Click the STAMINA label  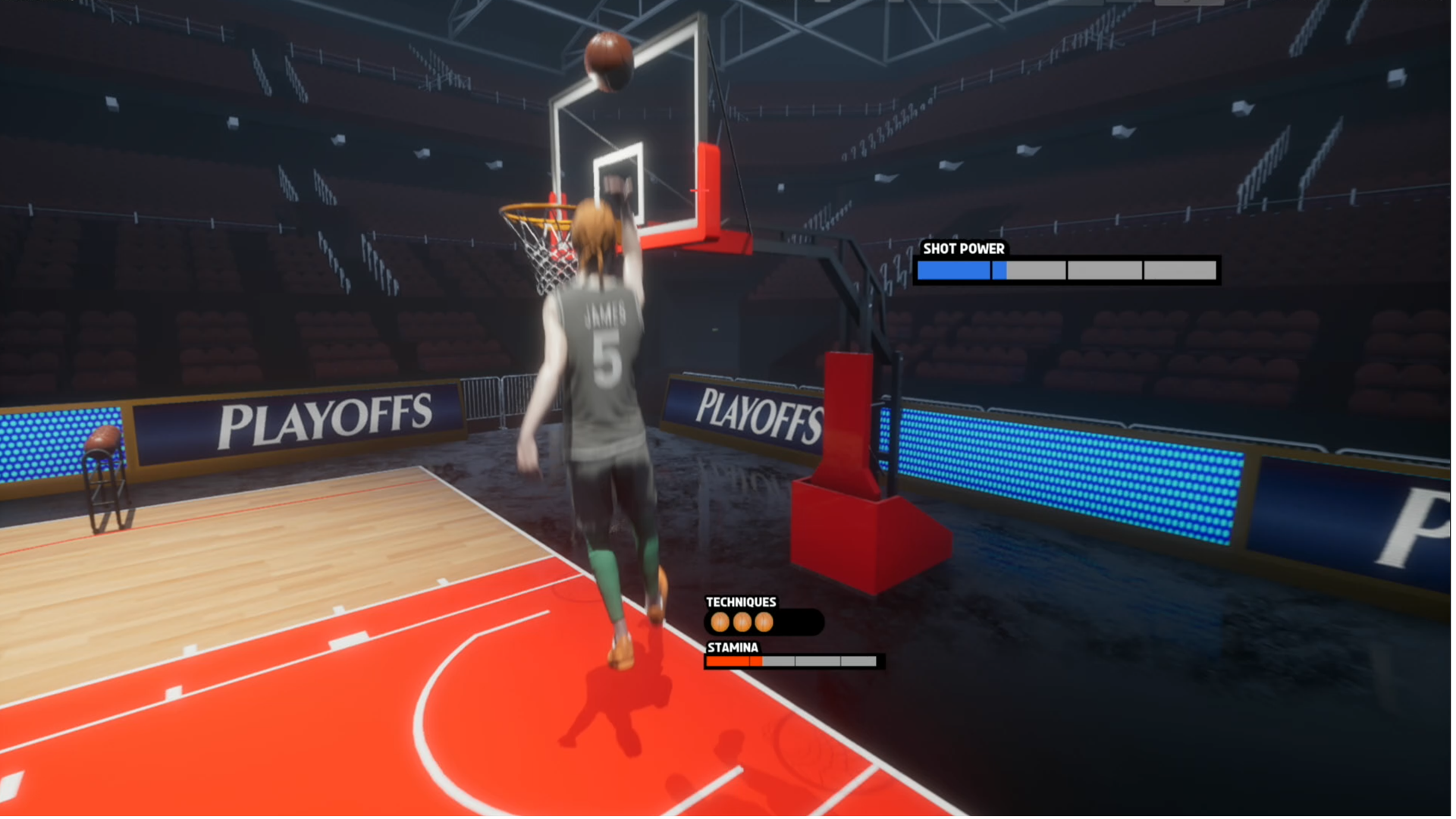[x=732, y=648]
